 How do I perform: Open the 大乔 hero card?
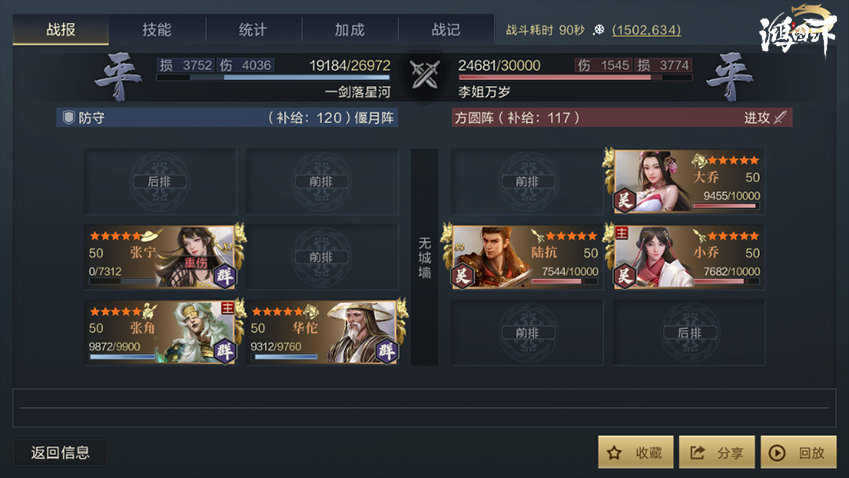[689, 181]
